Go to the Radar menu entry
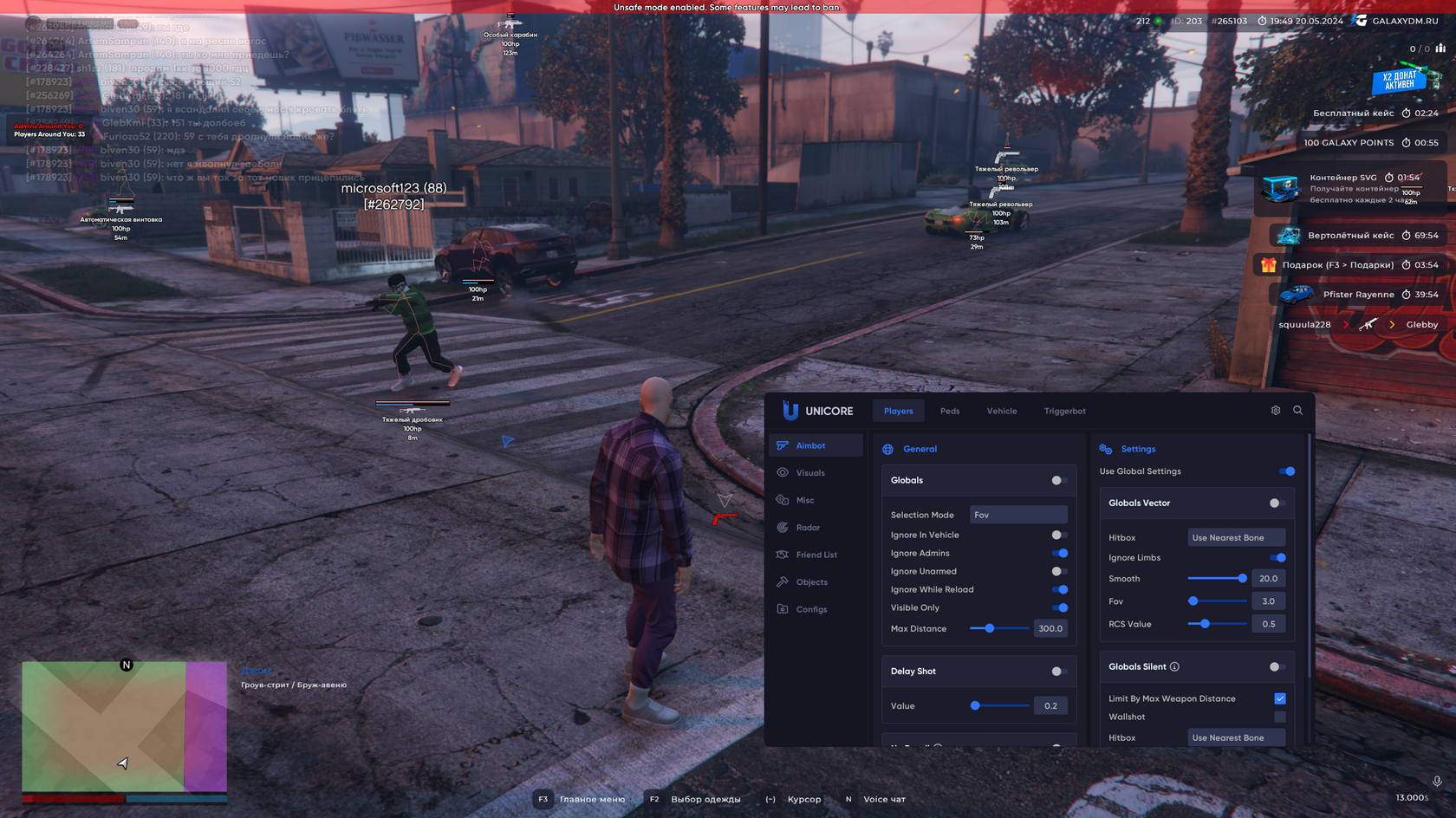Screen dimensions: 1456x818 [x=808, y=528]
